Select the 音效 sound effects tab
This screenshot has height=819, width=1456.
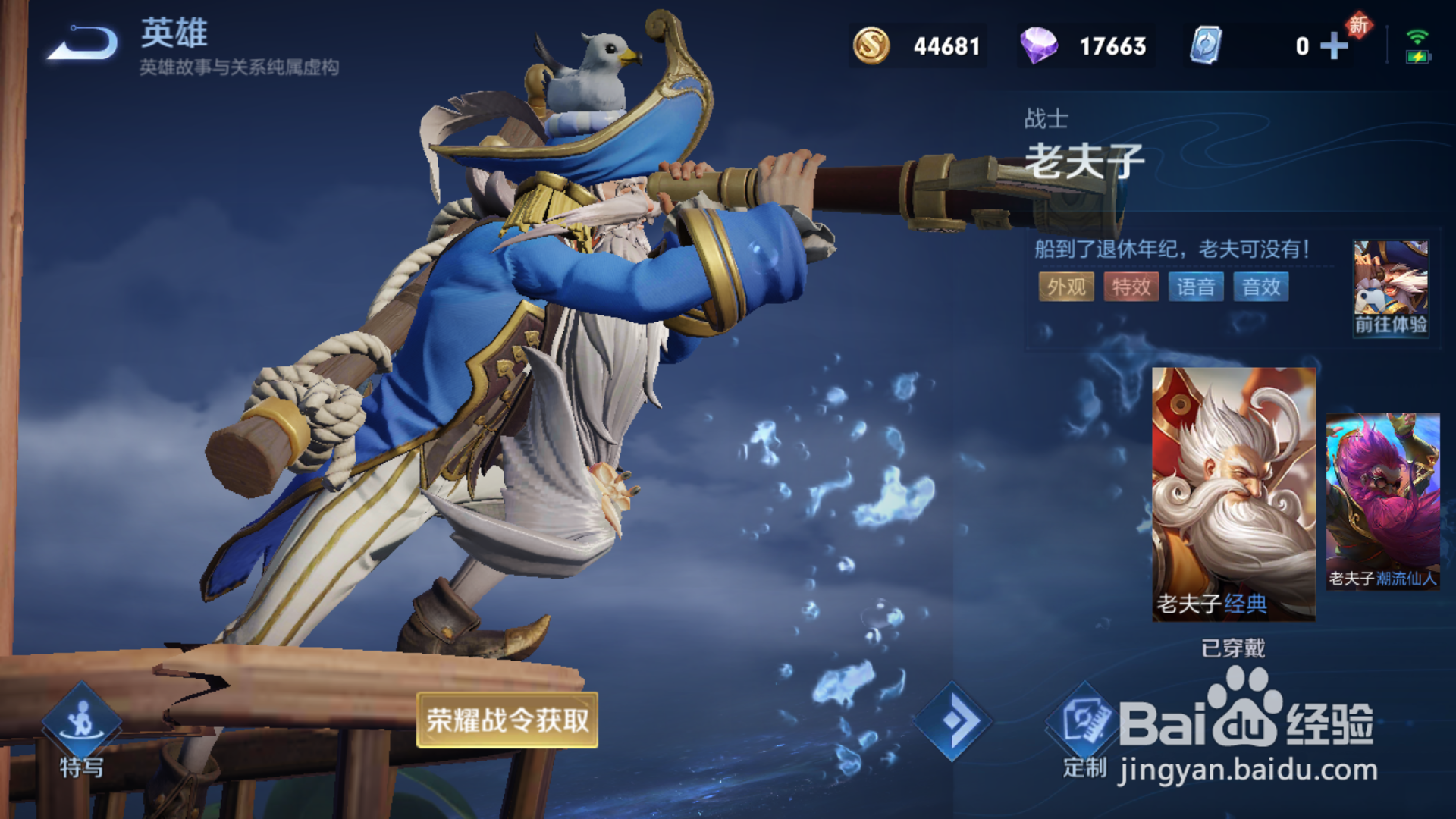(x=1261, y=287)
